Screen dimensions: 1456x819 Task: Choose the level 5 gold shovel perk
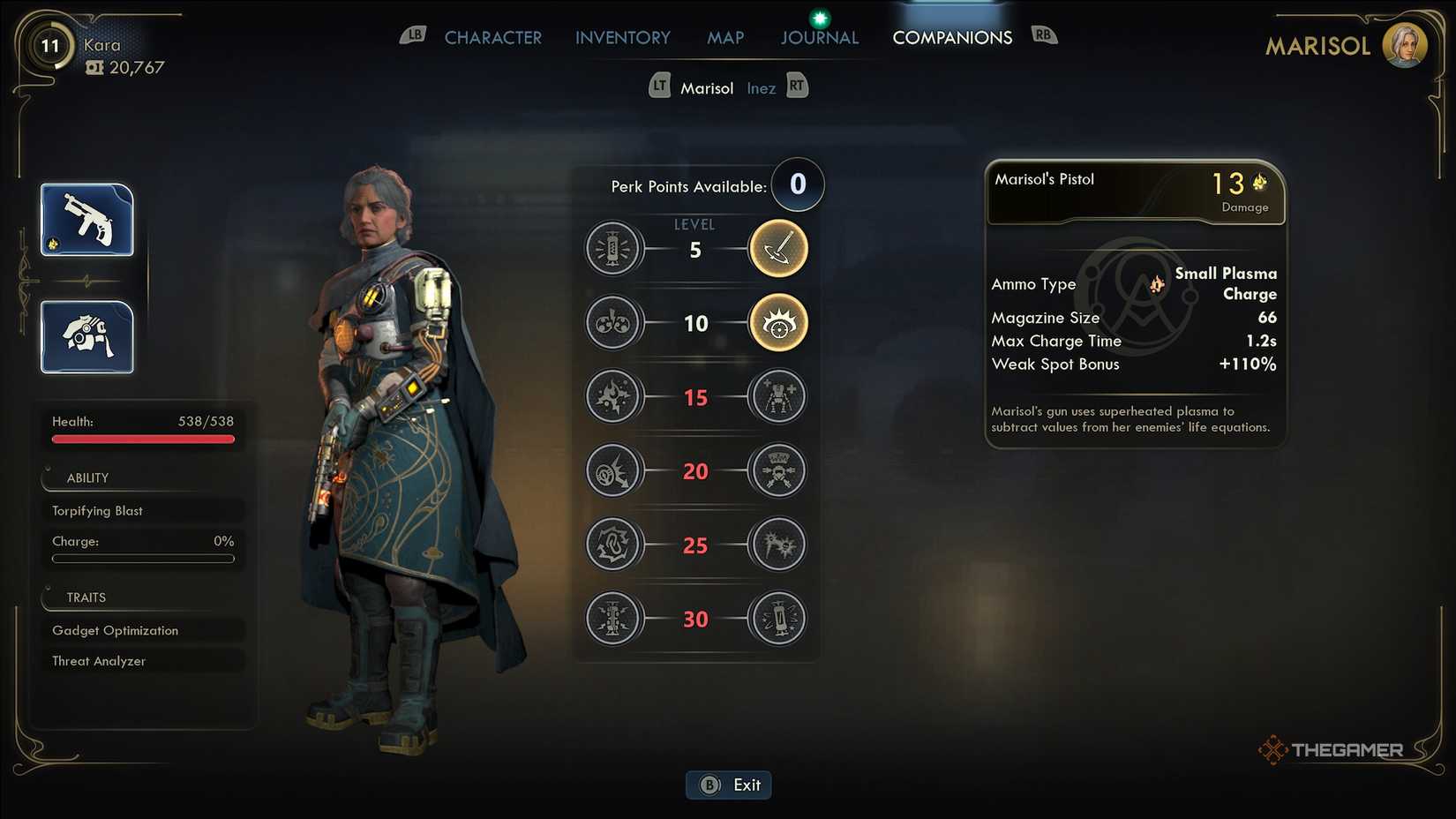[x=778, y=249]
